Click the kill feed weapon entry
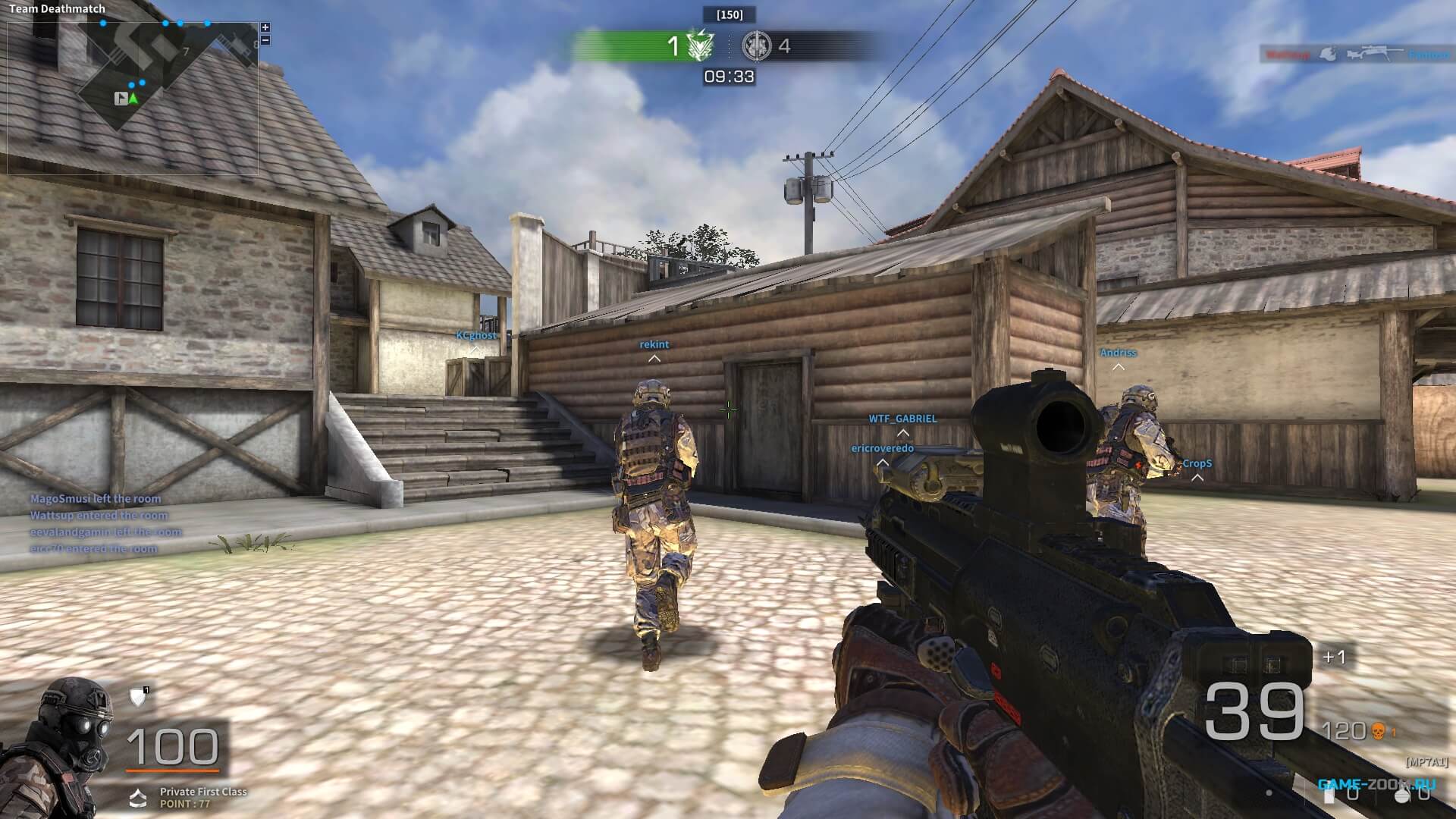 tap(1357, 55)
